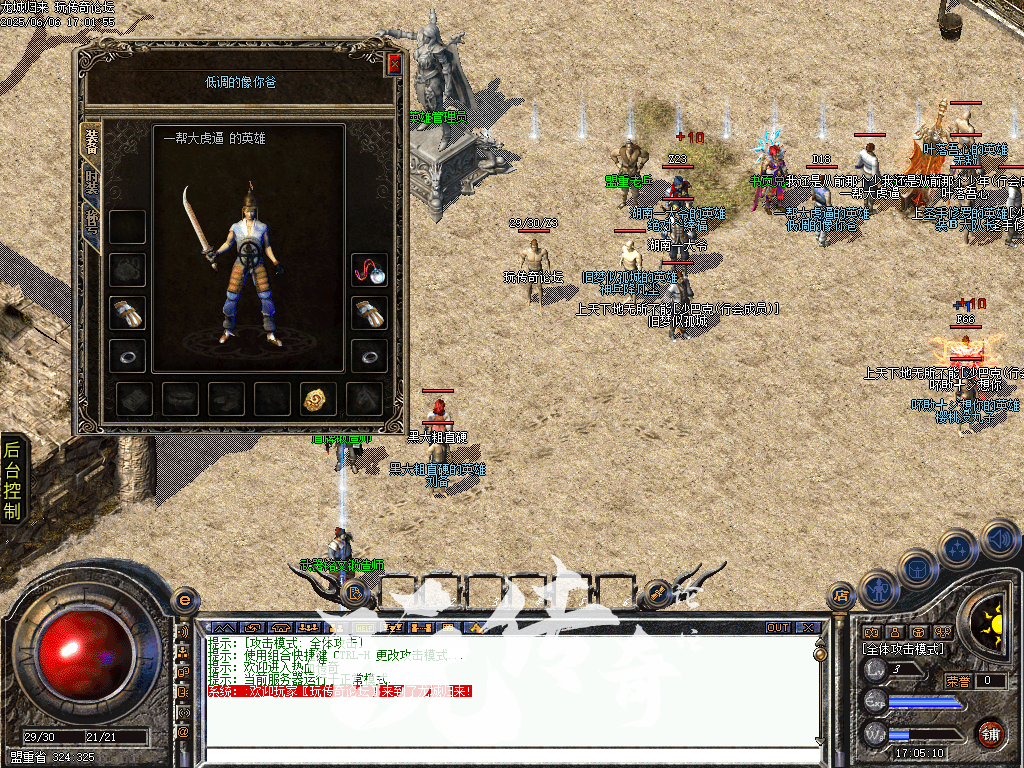Select the necklace equipment slot
This screenshot has width=1024, height=768.
click(369, 270)
